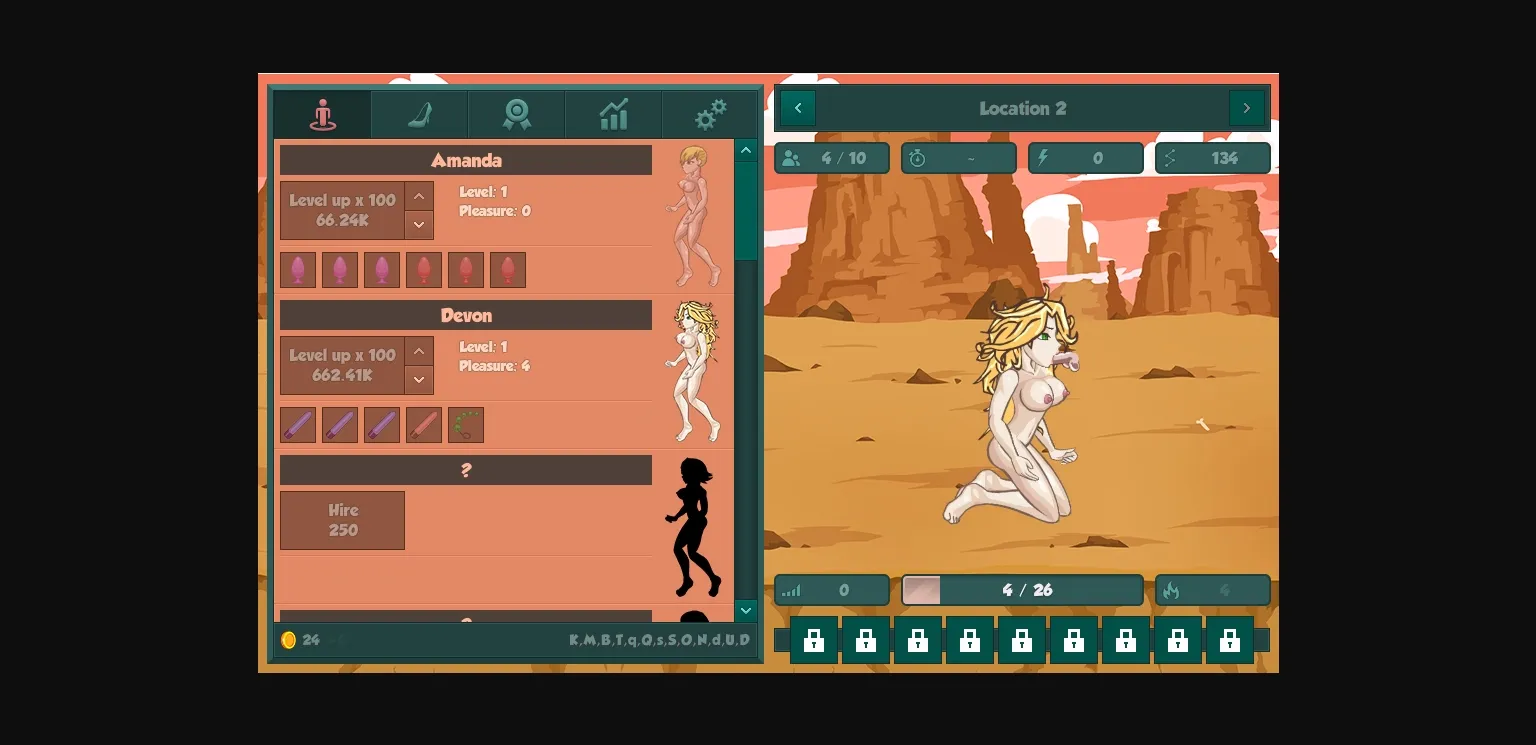
Task: Click Devon's name header bar
Action: 465,315
